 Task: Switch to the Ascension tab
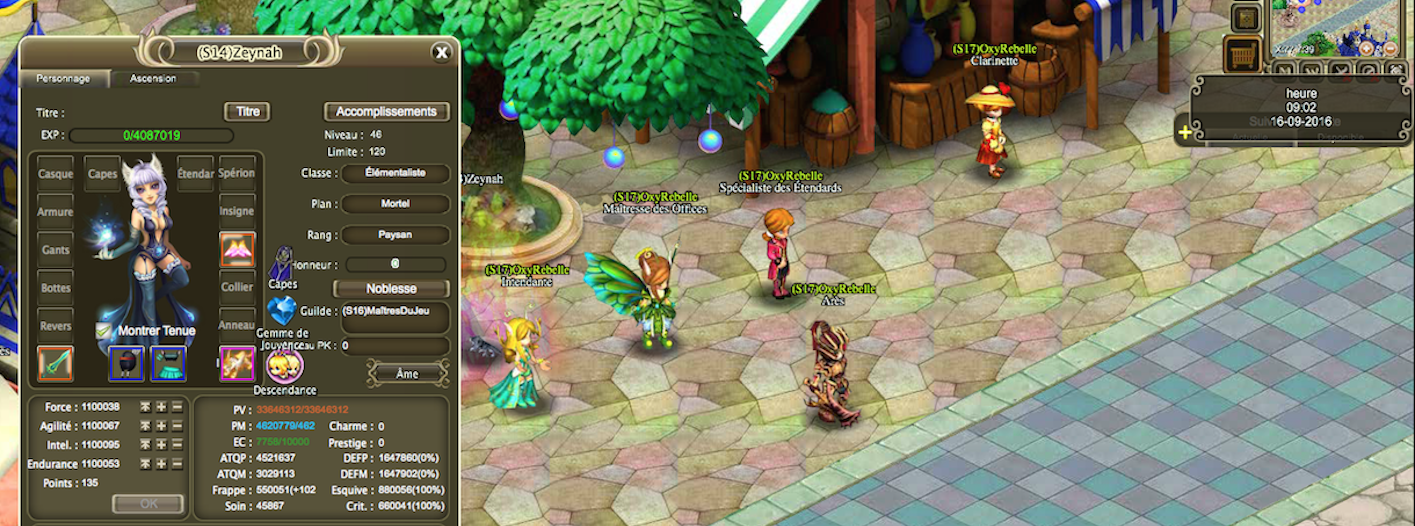pyautogui.click(x=152, y=78)
